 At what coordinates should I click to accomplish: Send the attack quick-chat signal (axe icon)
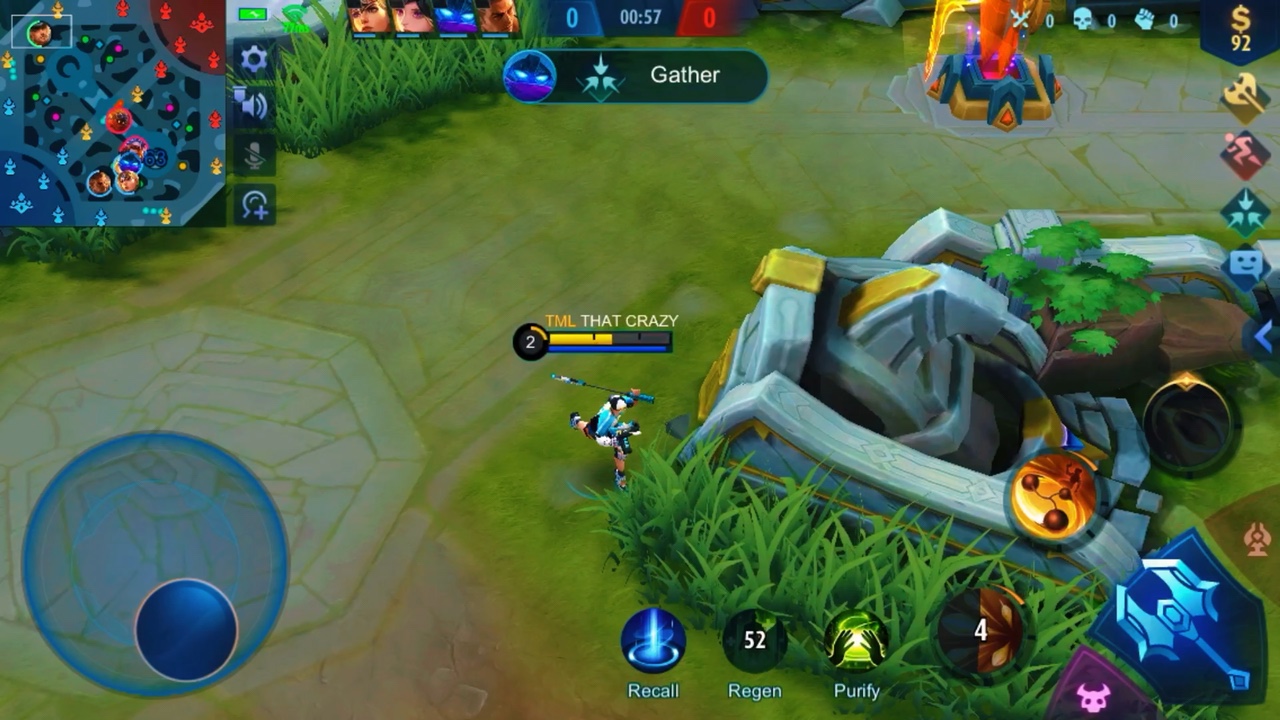click(1245, 97)
